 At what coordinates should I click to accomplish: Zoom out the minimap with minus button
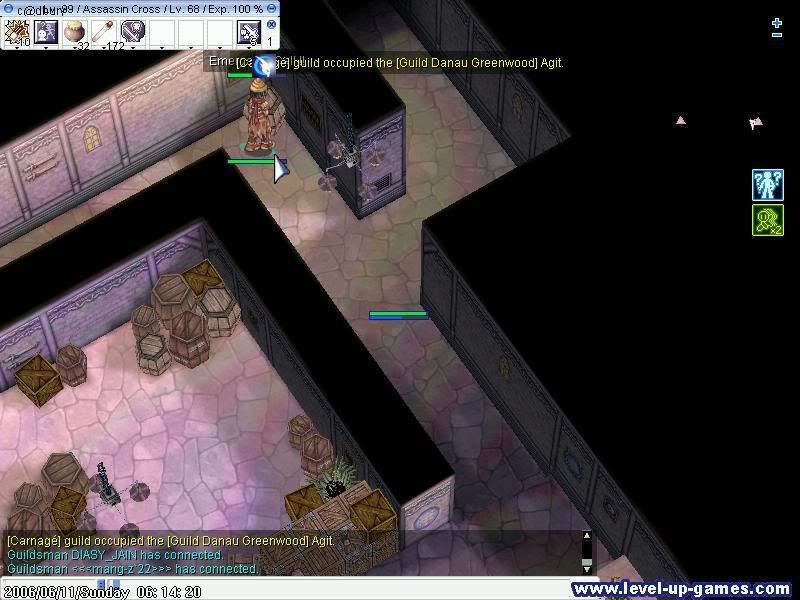click(x=777, y=35)
